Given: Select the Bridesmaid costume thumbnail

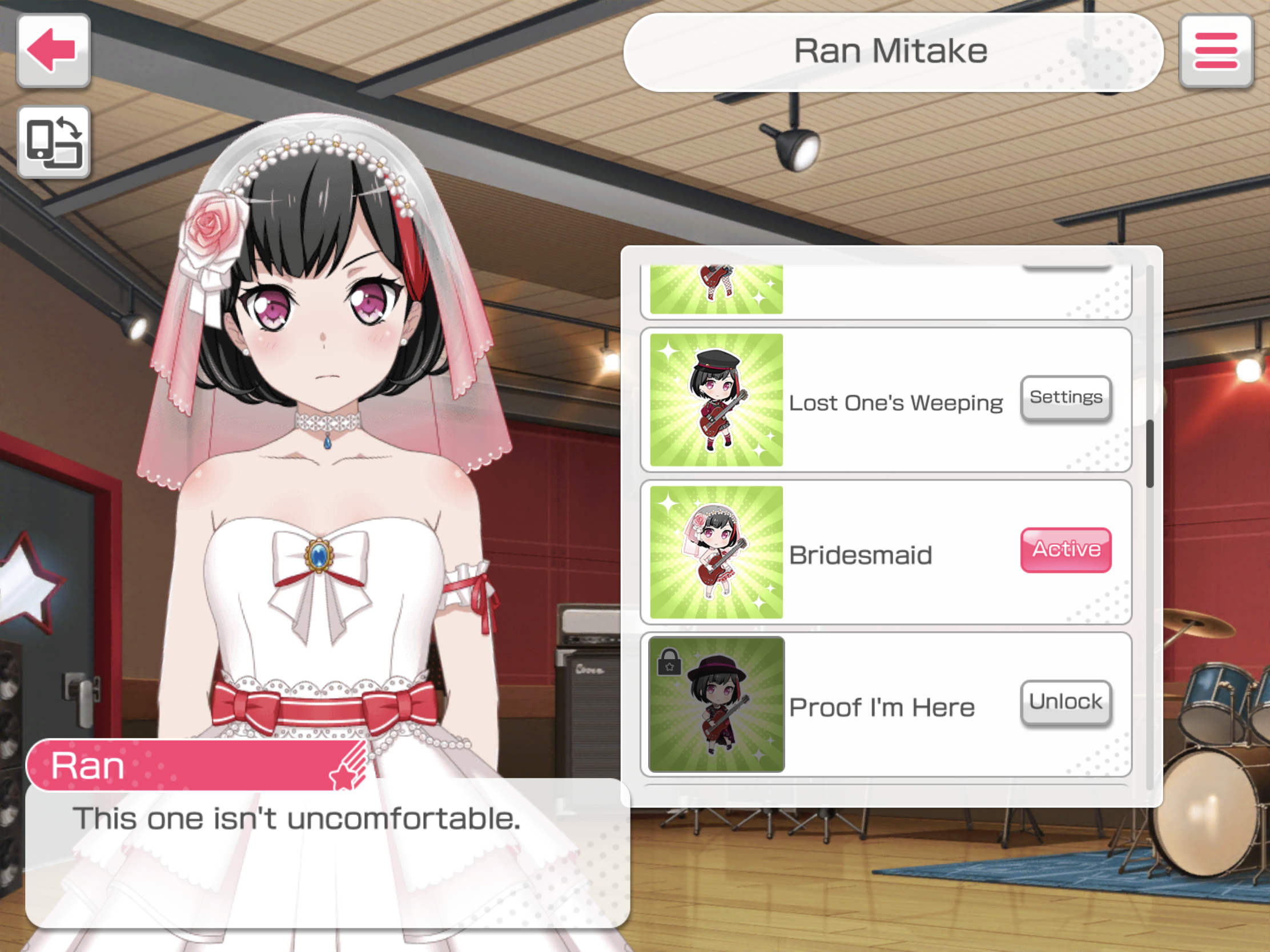Looking at the screenshot, I should (x=716, y=552).
